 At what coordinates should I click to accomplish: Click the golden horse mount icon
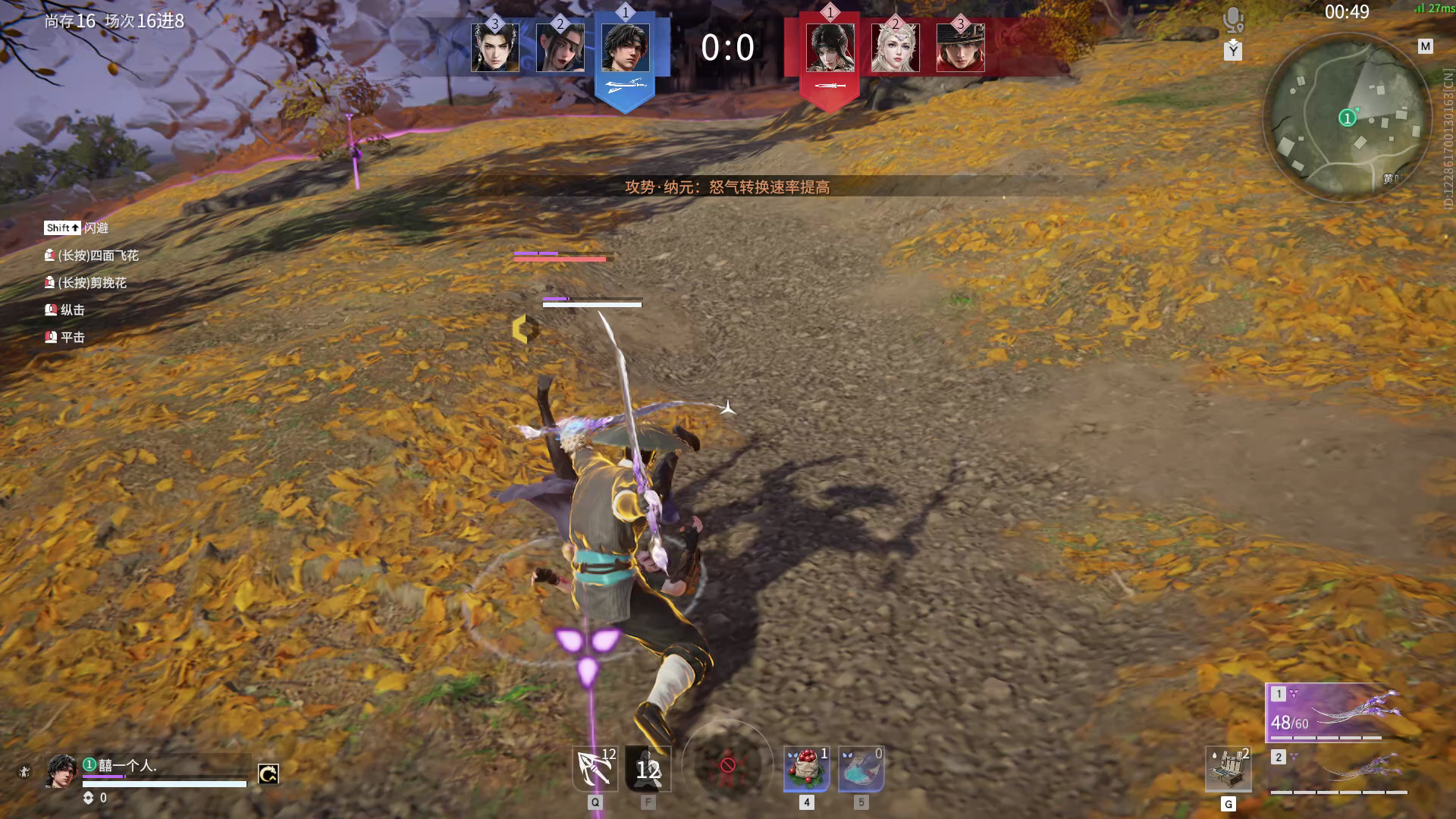[269, 775]
